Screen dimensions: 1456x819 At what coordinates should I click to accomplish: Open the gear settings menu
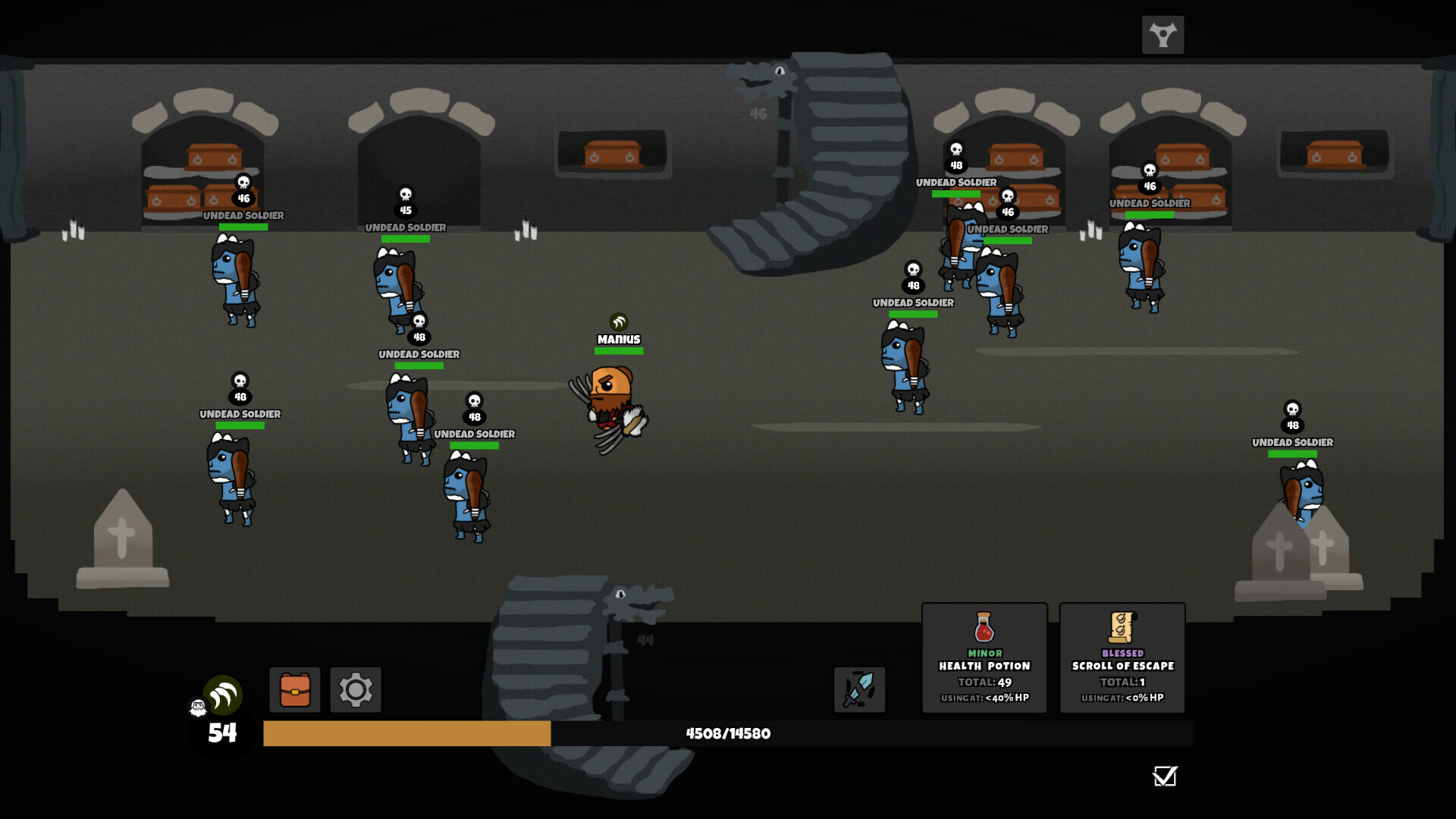click(356, 689)
